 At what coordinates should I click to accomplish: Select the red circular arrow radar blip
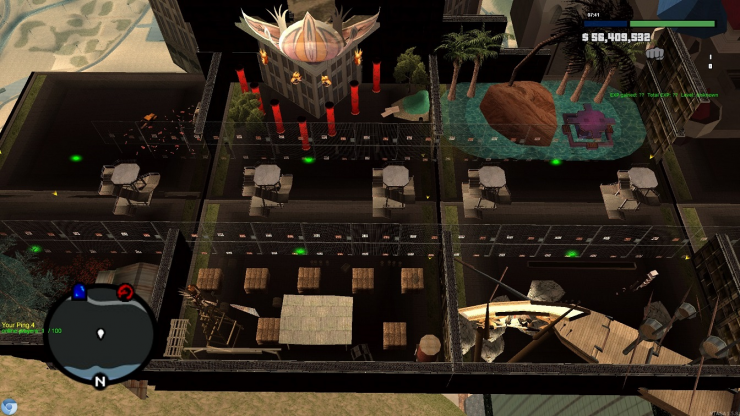[126, 292]
